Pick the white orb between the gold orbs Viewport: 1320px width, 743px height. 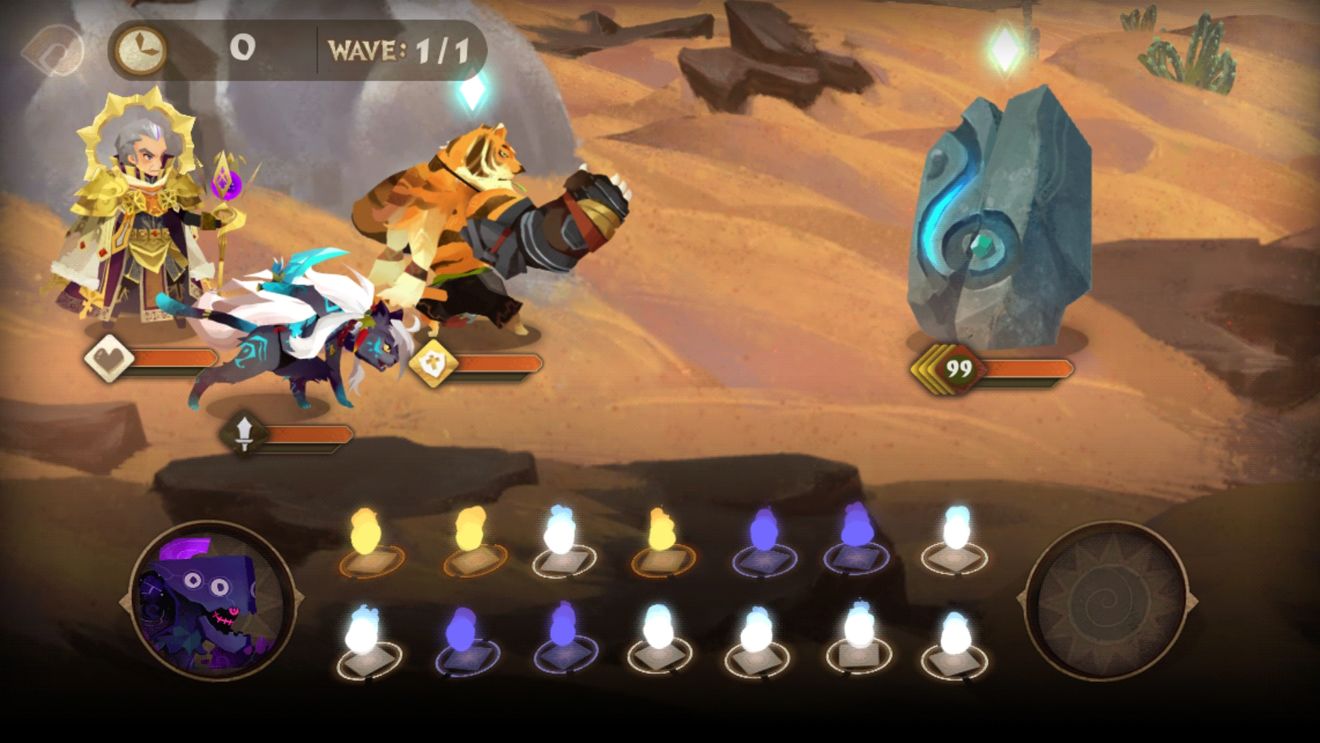[562, 541]
